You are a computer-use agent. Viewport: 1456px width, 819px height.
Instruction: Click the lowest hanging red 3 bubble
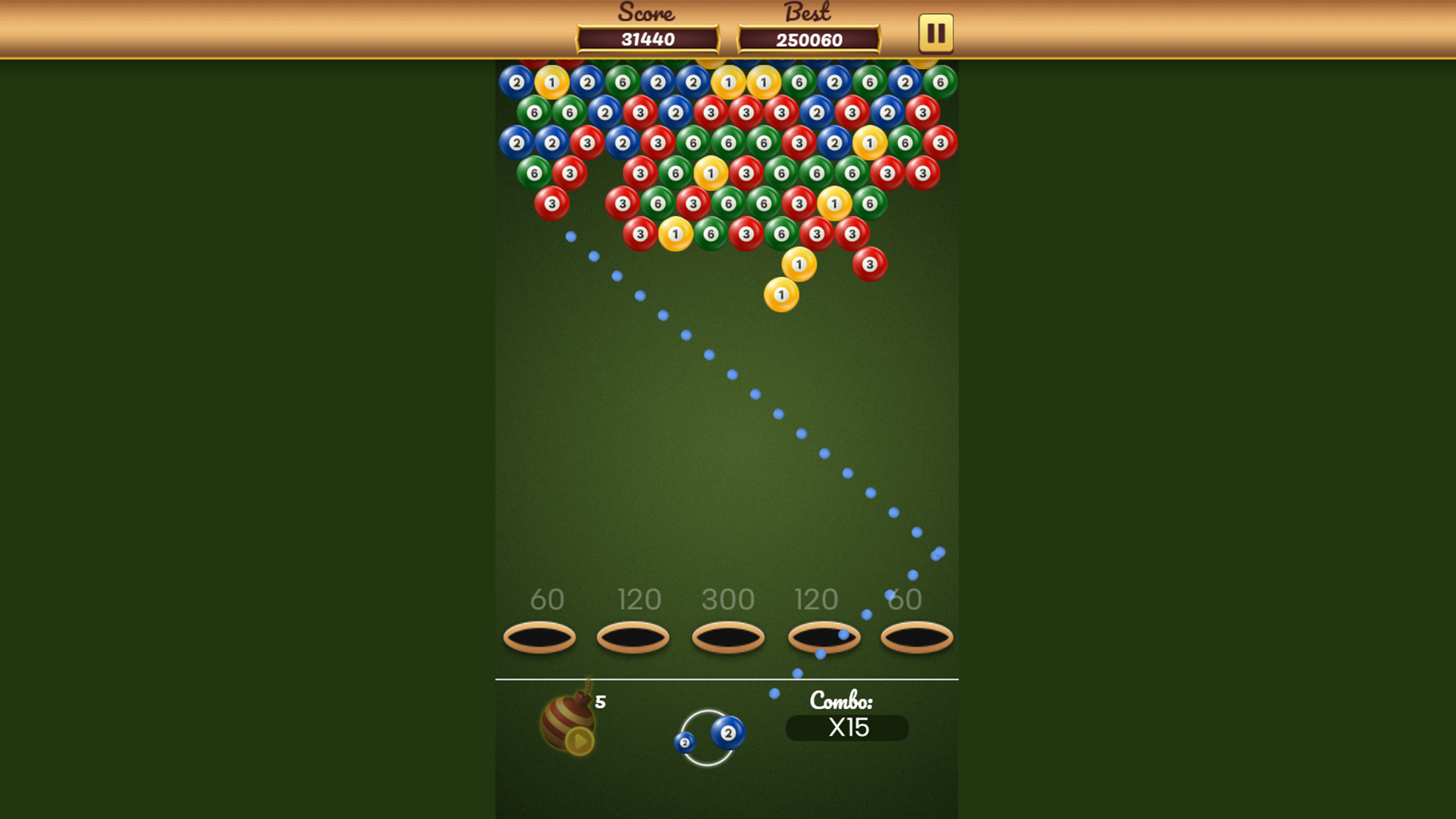point(871,265)
